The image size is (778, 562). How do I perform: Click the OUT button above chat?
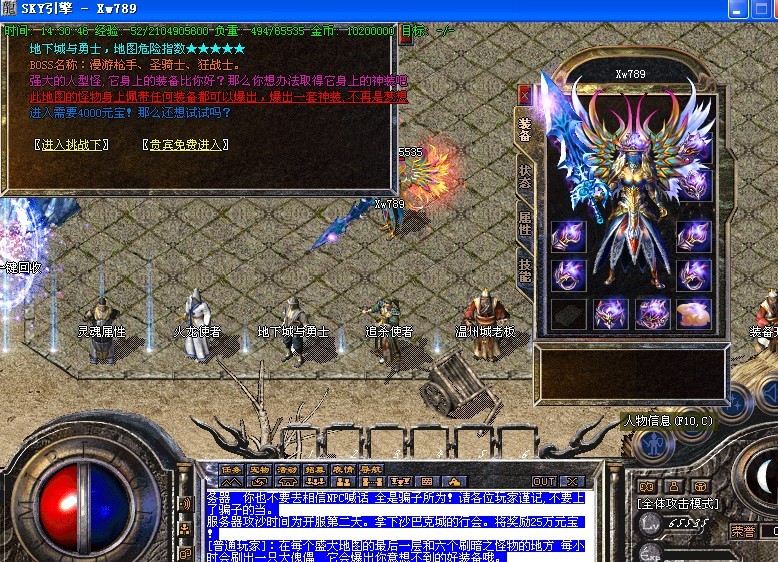pyautogui.click(x=544, y=481)
